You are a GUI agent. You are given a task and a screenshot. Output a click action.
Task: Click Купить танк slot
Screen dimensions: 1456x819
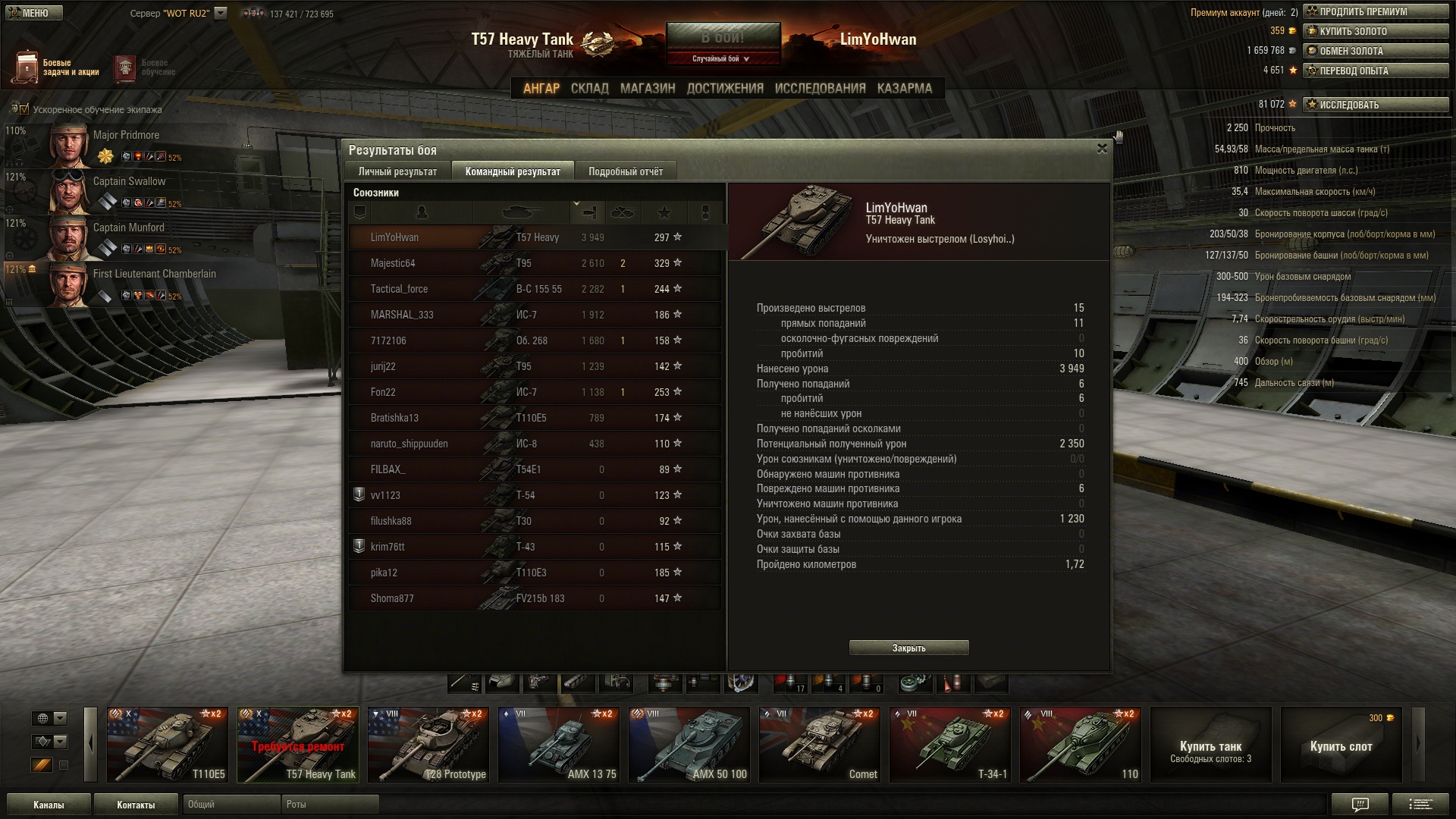pos(1210,744)
